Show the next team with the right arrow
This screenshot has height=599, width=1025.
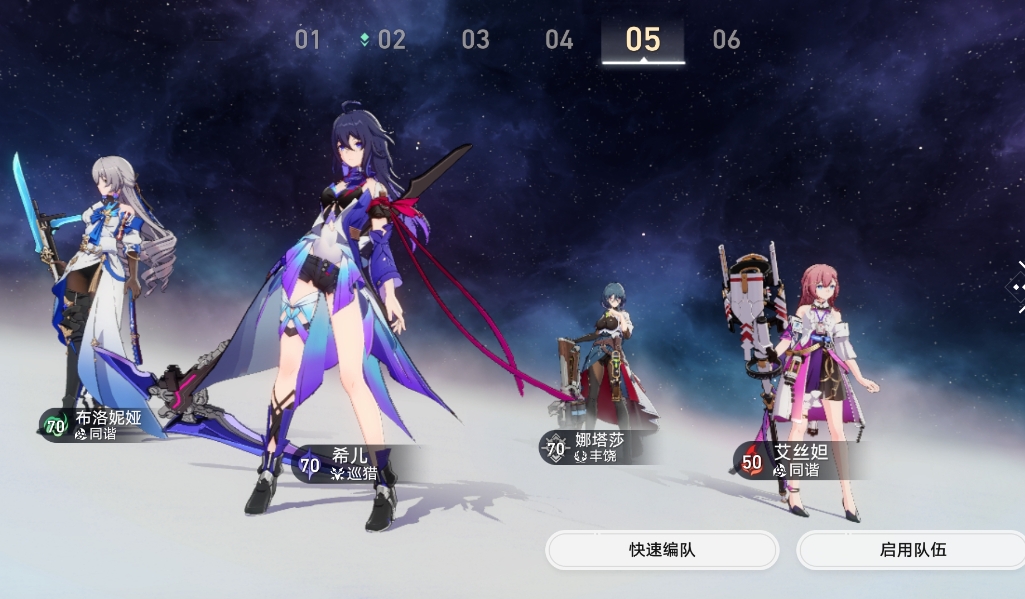(1016, 287)
